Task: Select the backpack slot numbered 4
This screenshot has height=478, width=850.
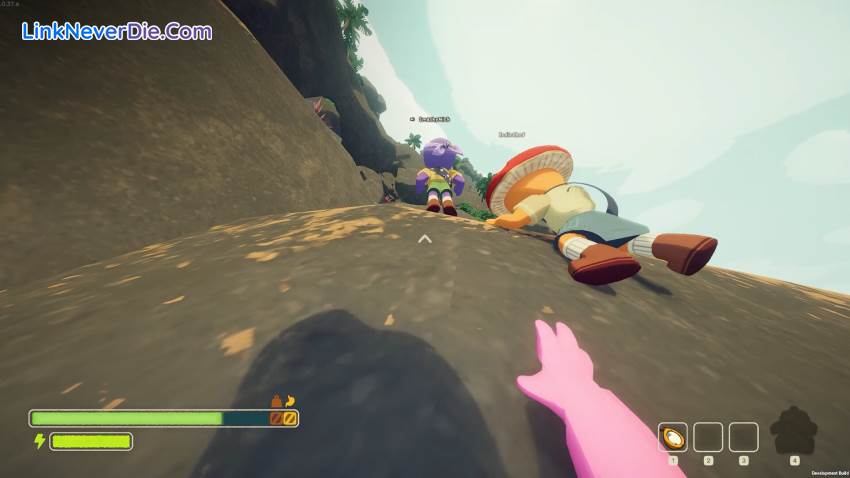Action: click(794, 431)
